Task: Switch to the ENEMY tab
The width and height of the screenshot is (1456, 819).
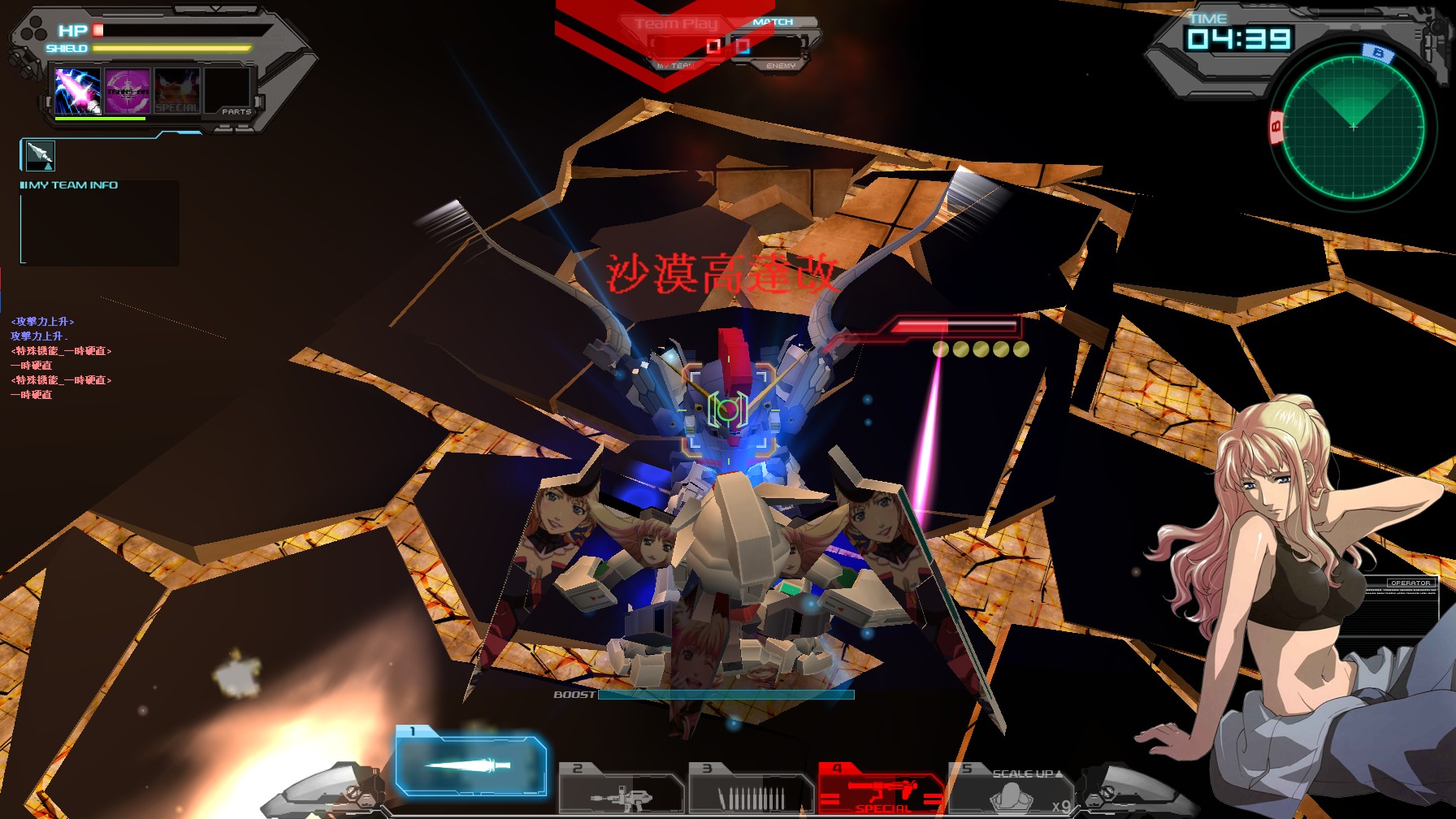Action: pyautogui.click(x=782, y=64)
